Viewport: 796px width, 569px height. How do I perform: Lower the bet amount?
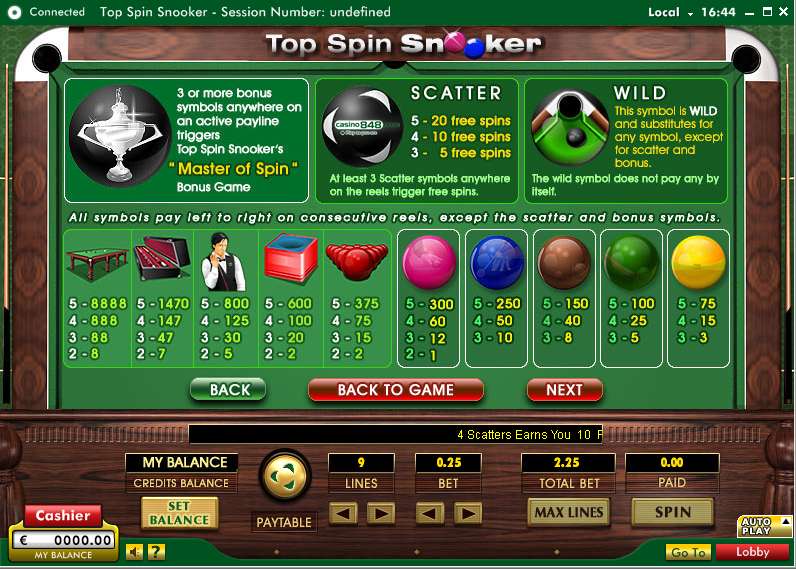click(429, 514)
